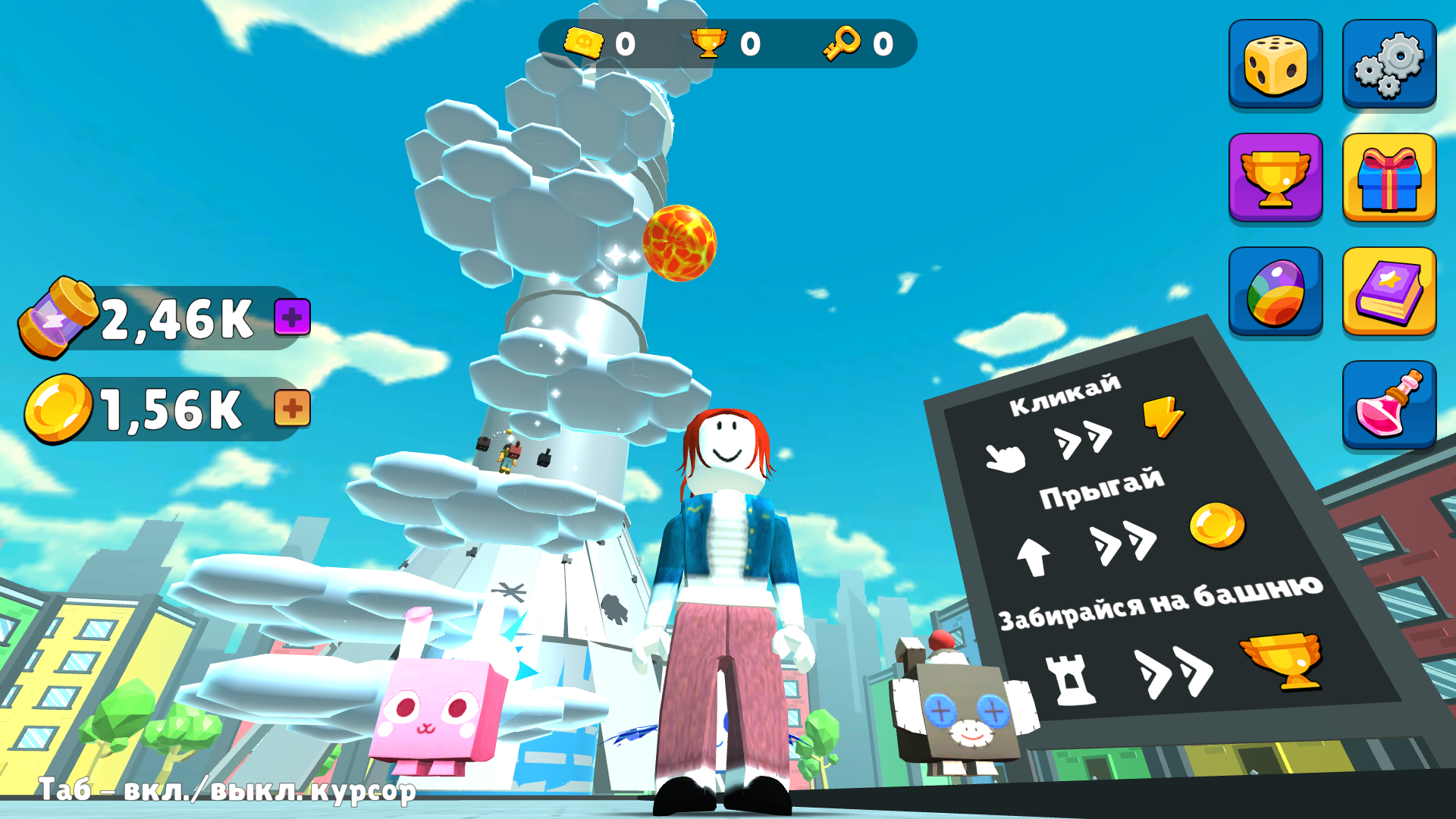Click the yellow ticket counter icon
Image resolution: width=1456 pixels, height=819 pixels.
(x=582, y=43)
